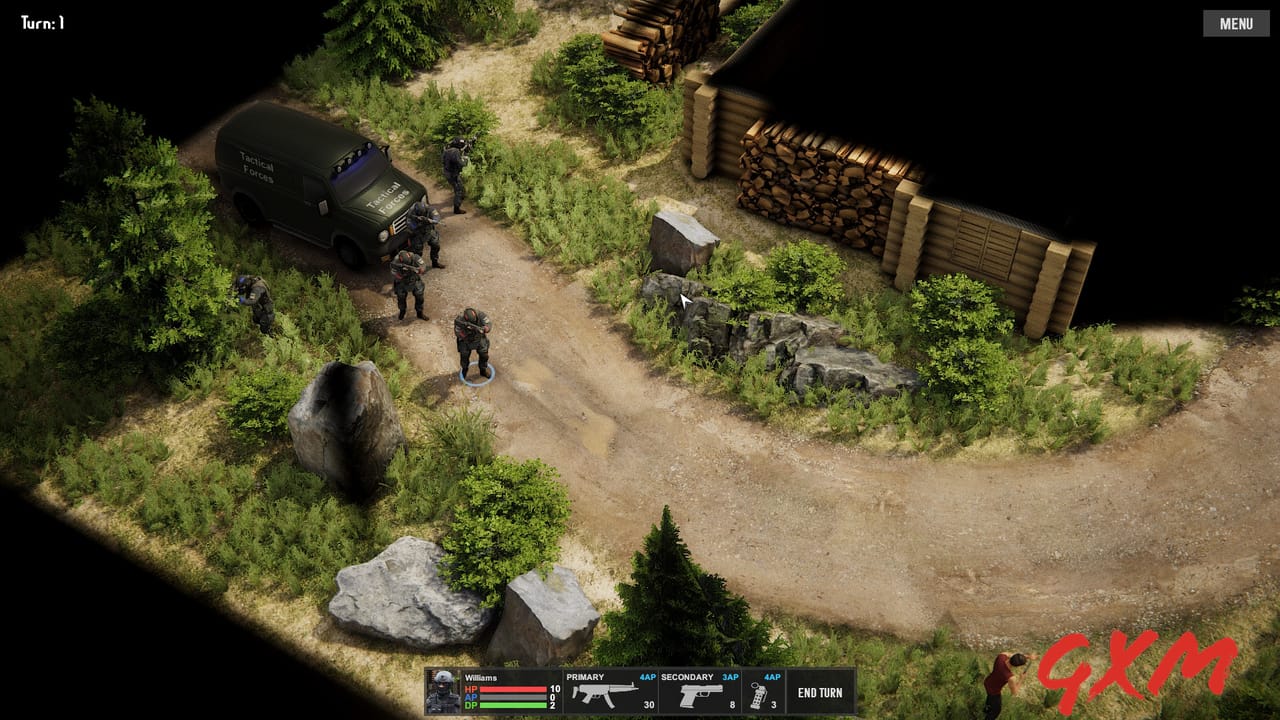Click the grenade count showing 3
The height and width of the screenshot is (720, 1280).
click(773, 703)
